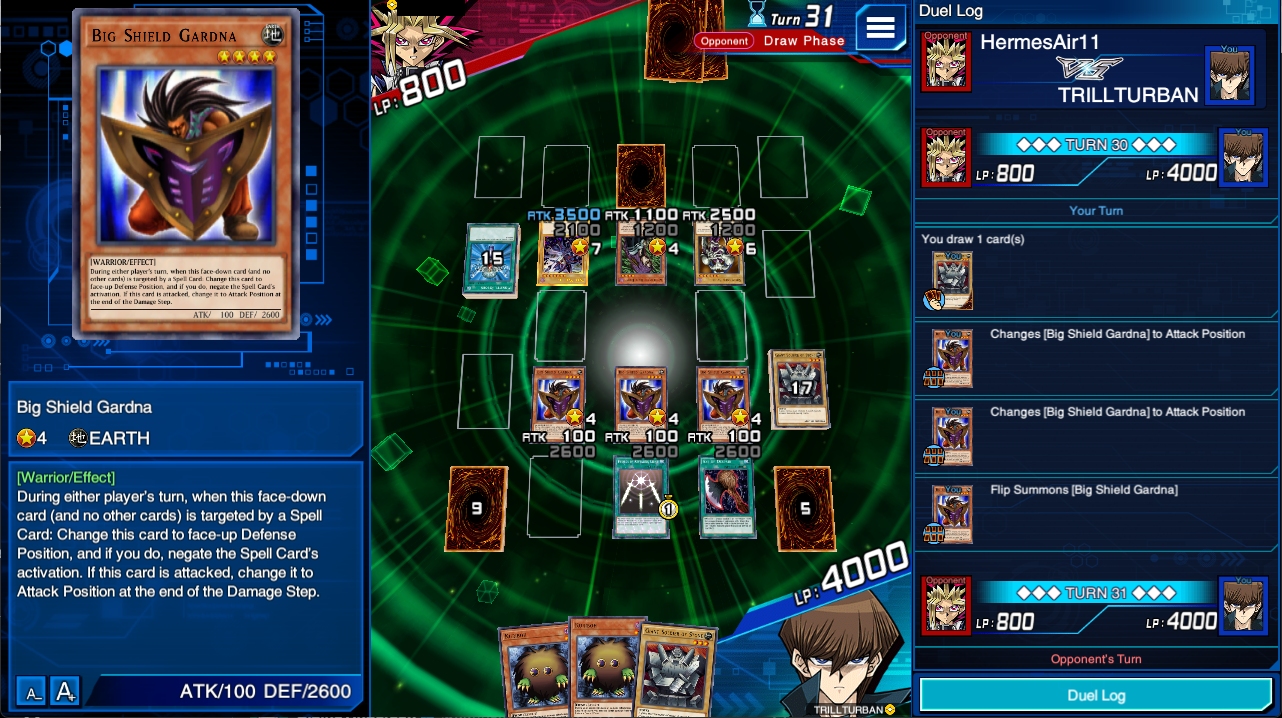Open the opponent's 15-card graveyard pile

490,260
